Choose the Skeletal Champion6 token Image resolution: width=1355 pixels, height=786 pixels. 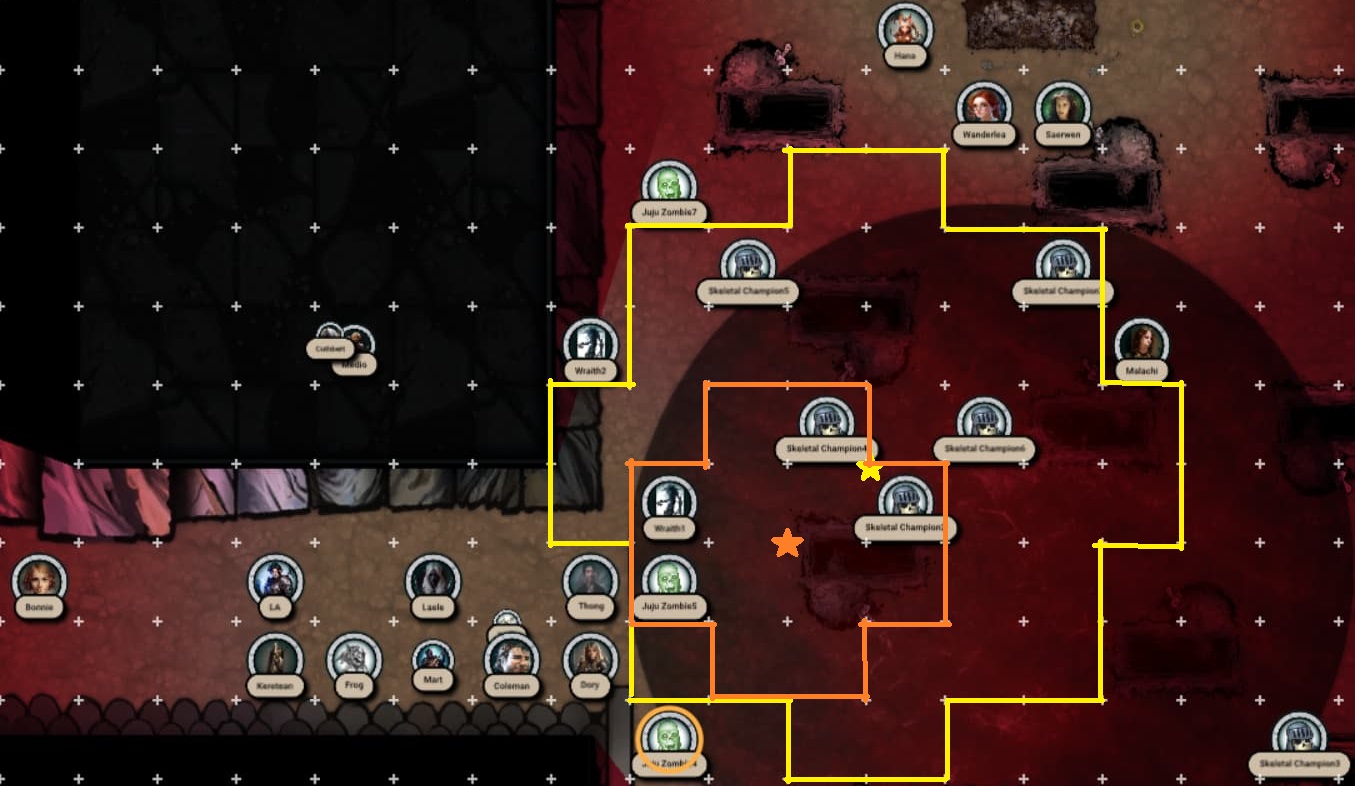[983, 423]
